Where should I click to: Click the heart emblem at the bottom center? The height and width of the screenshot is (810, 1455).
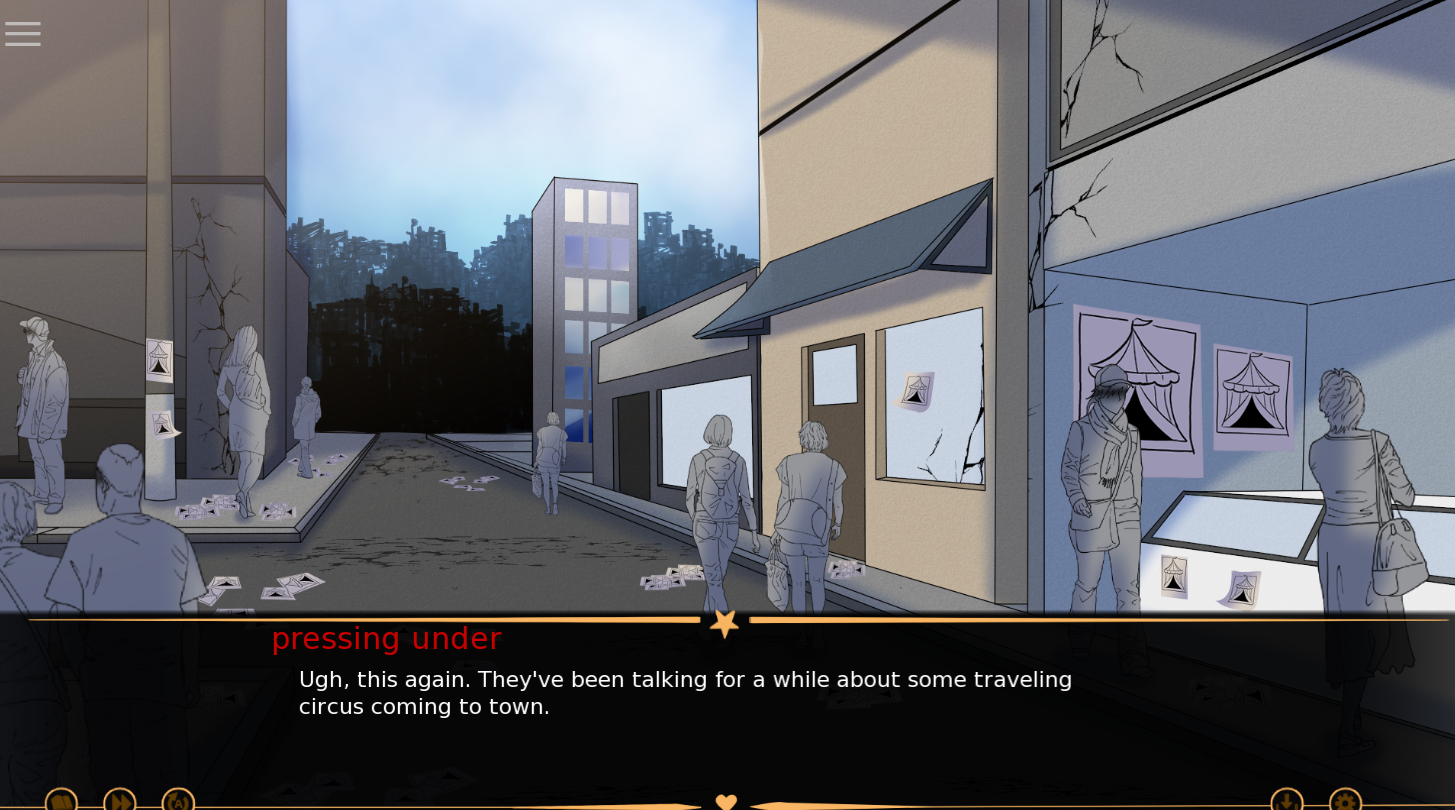[726, 801]
